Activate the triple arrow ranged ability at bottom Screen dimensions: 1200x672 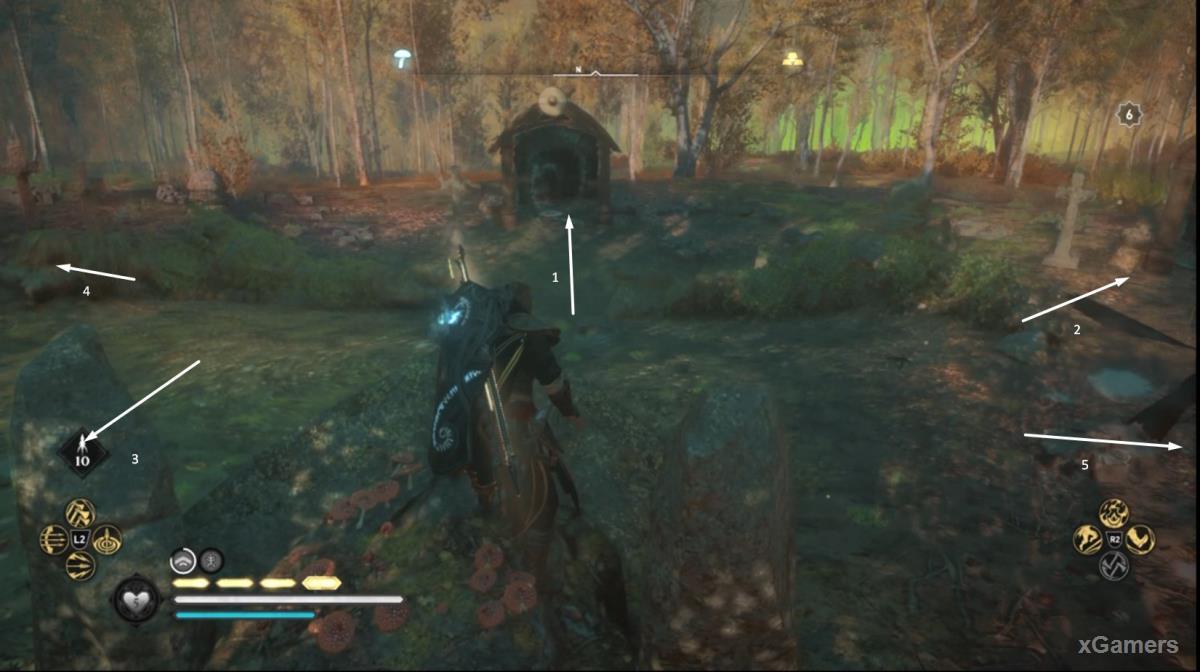click(x=80, y=566)
